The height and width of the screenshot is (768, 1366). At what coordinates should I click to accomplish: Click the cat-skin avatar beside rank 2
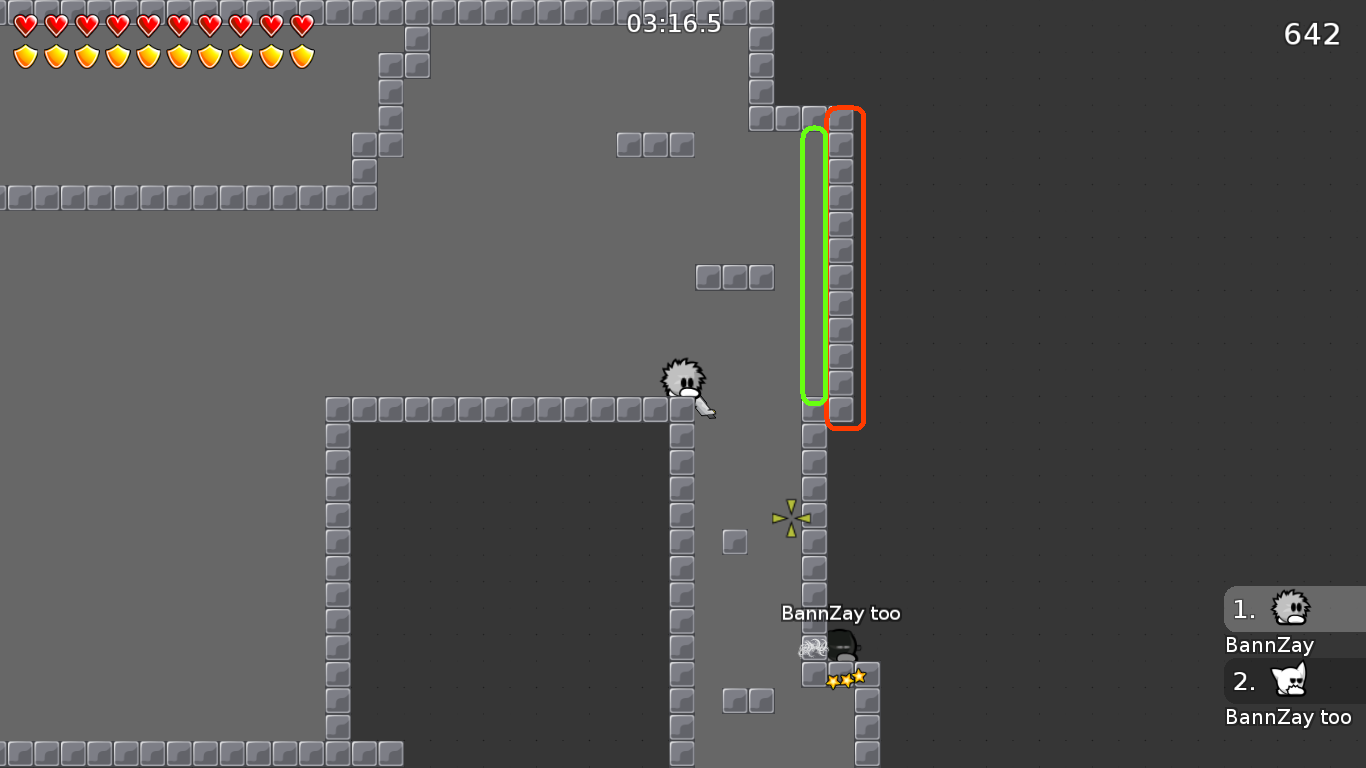(x=1290, y=680)
